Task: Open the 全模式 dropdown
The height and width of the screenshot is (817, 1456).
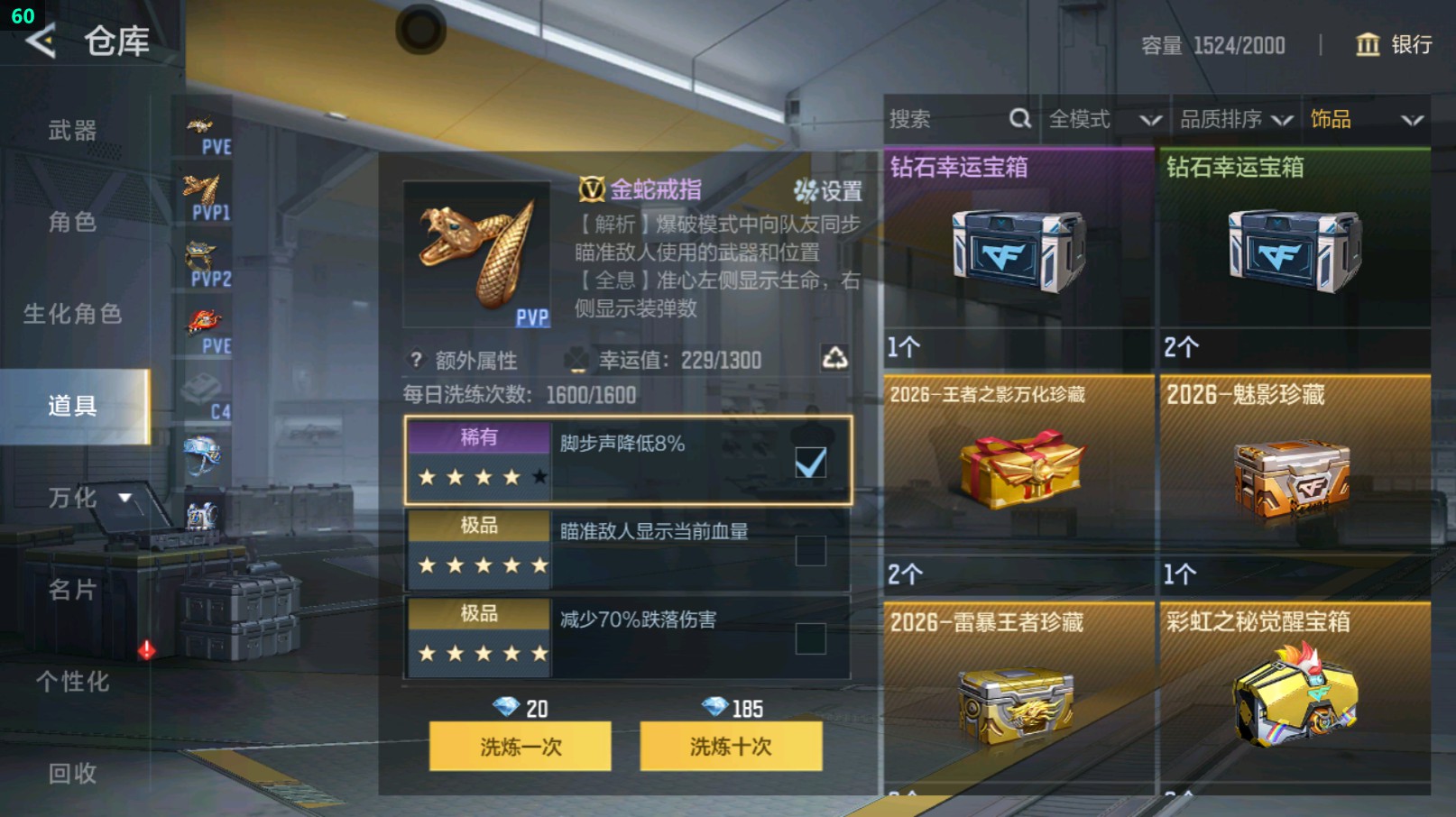Action: coord(1098,118)
